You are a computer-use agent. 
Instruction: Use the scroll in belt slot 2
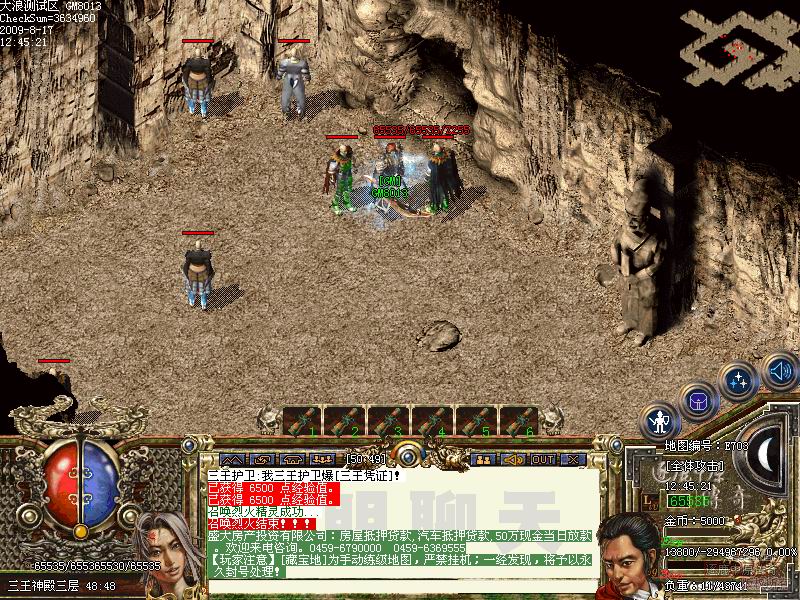[x=345, y=421]
